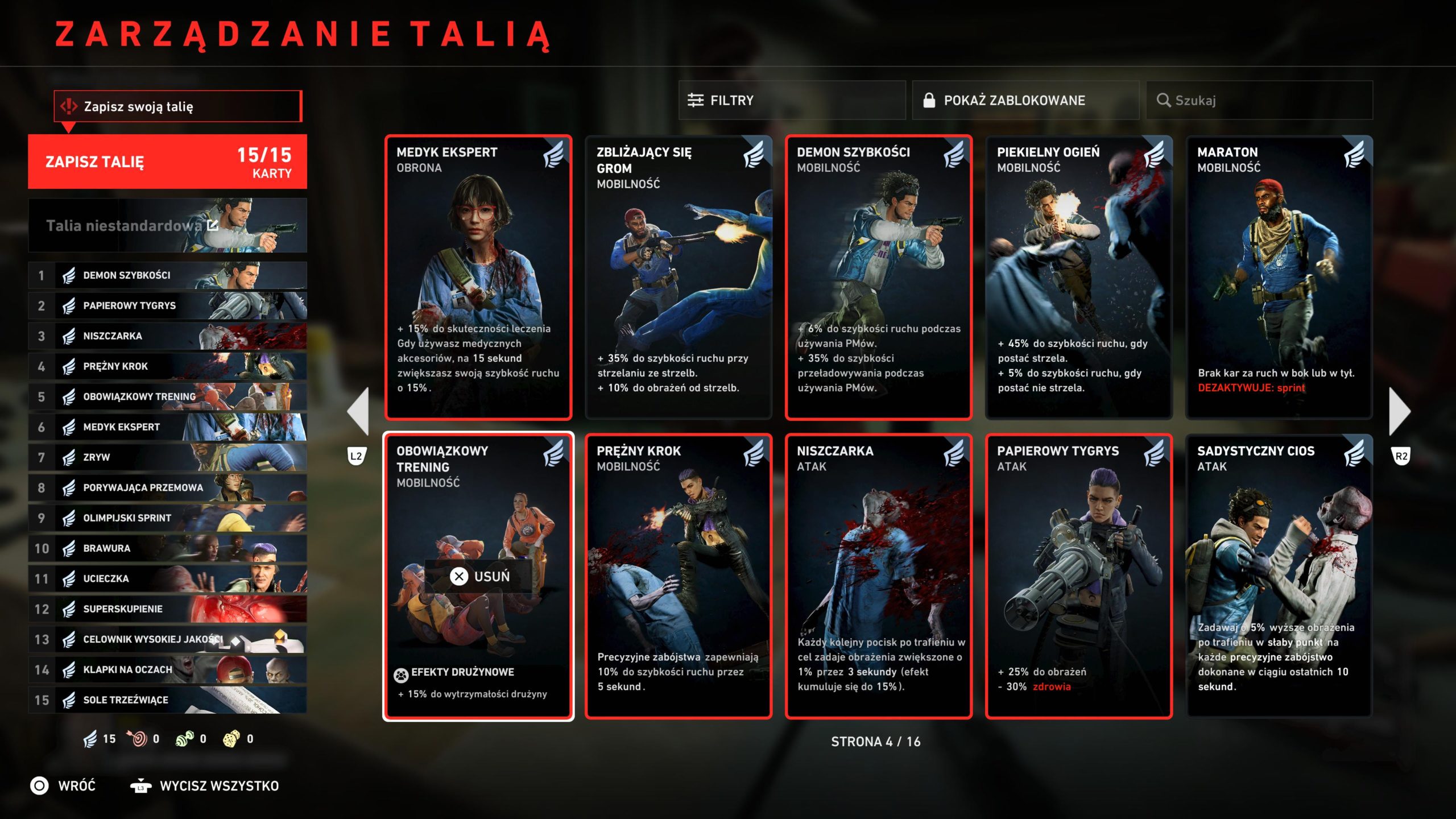This screenshot has height=819, width=1456.
Task: Open the Talia niestandardowa deck header
Action: (167, 226)
